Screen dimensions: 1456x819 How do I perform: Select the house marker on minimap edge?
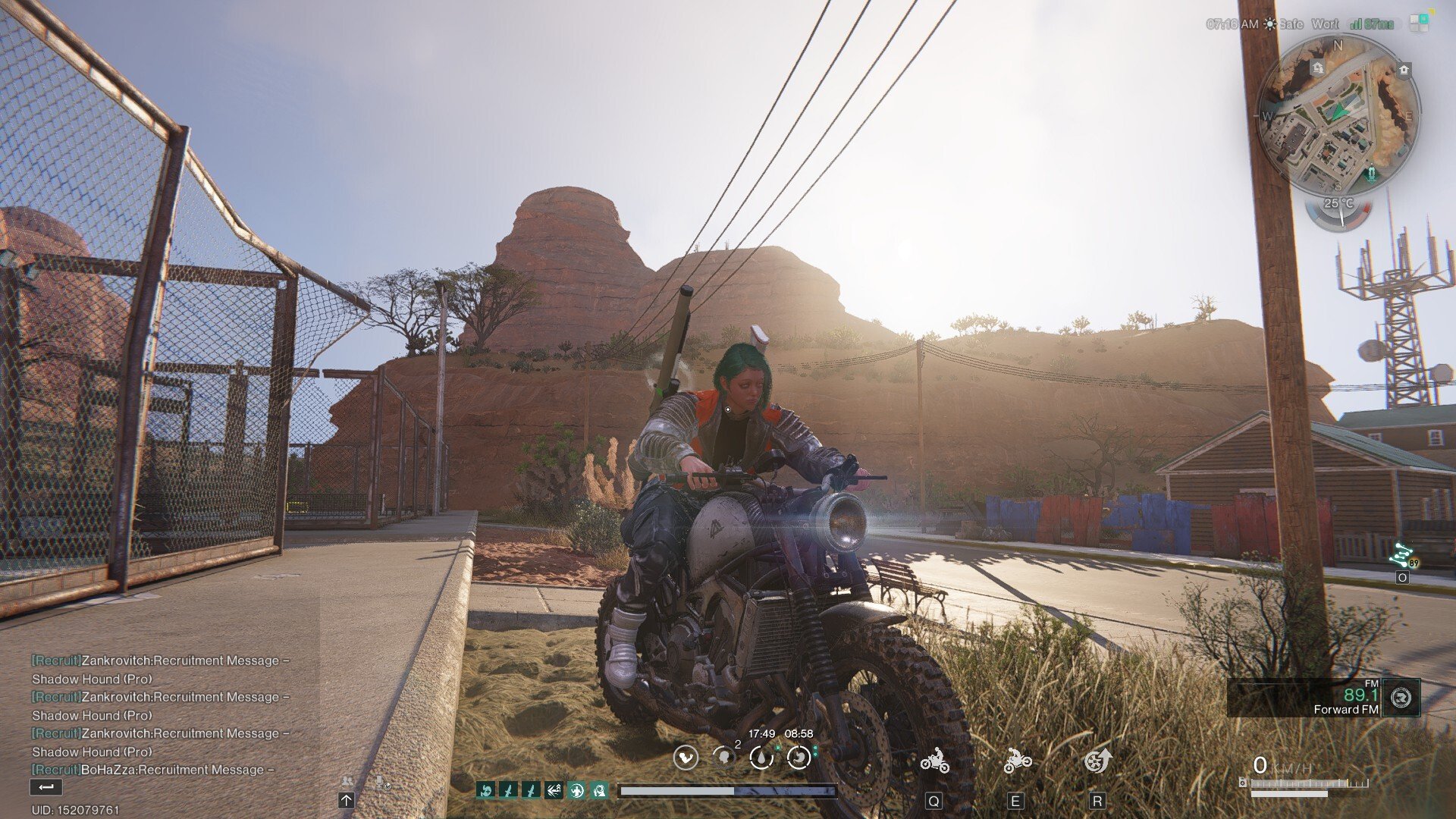1404,71
